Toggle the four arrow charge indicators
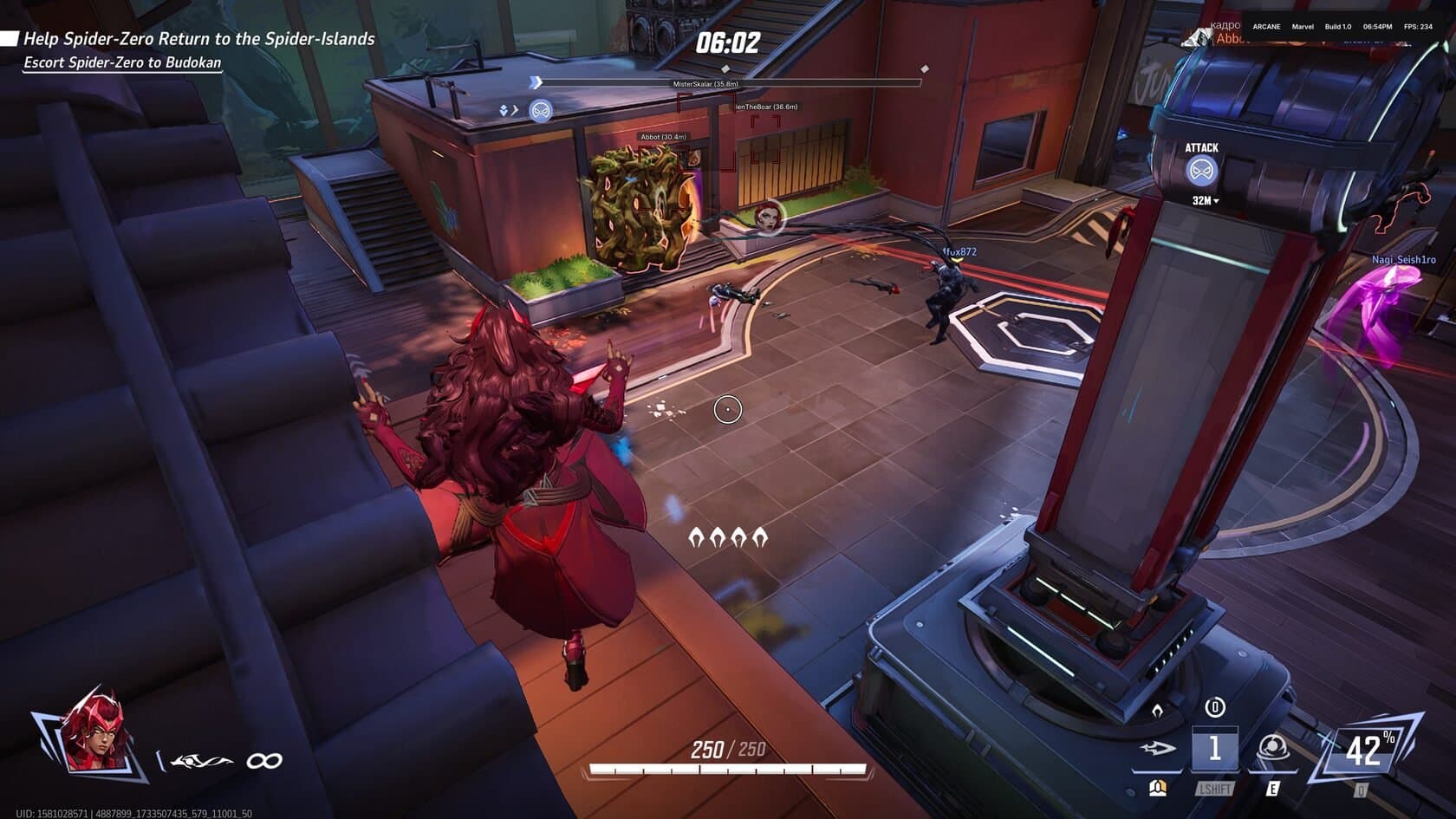 tap(730, 536)
